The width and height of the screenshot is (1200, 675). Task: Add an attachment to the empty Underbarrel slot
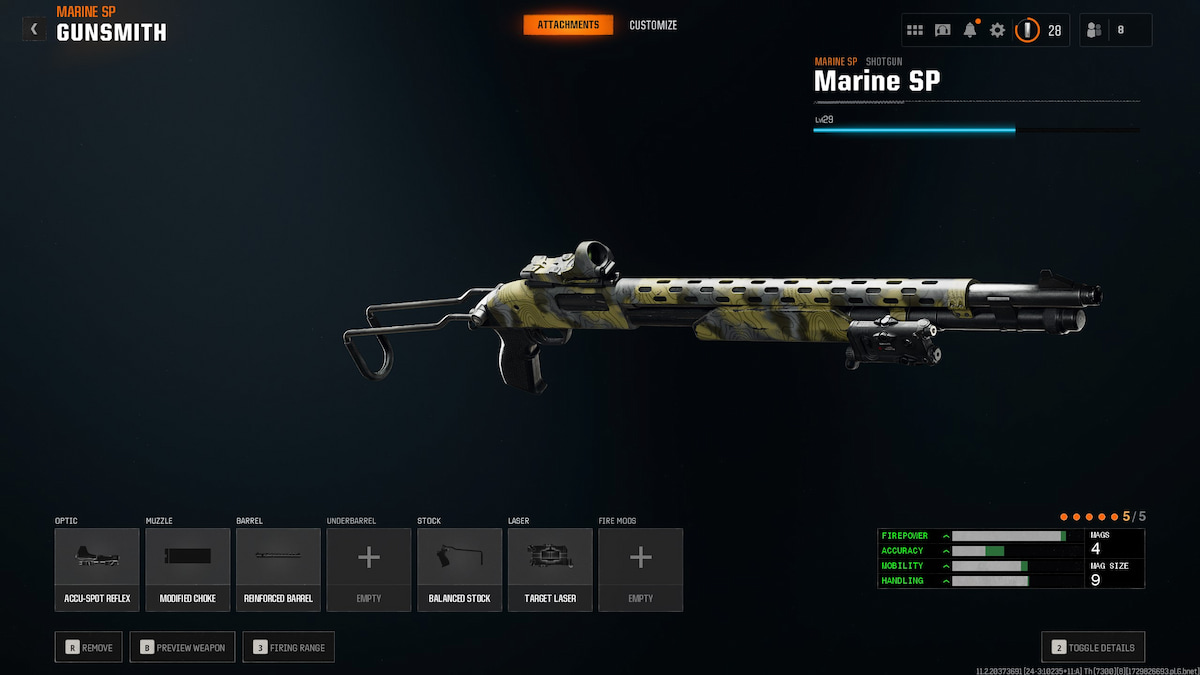[369, 569]
